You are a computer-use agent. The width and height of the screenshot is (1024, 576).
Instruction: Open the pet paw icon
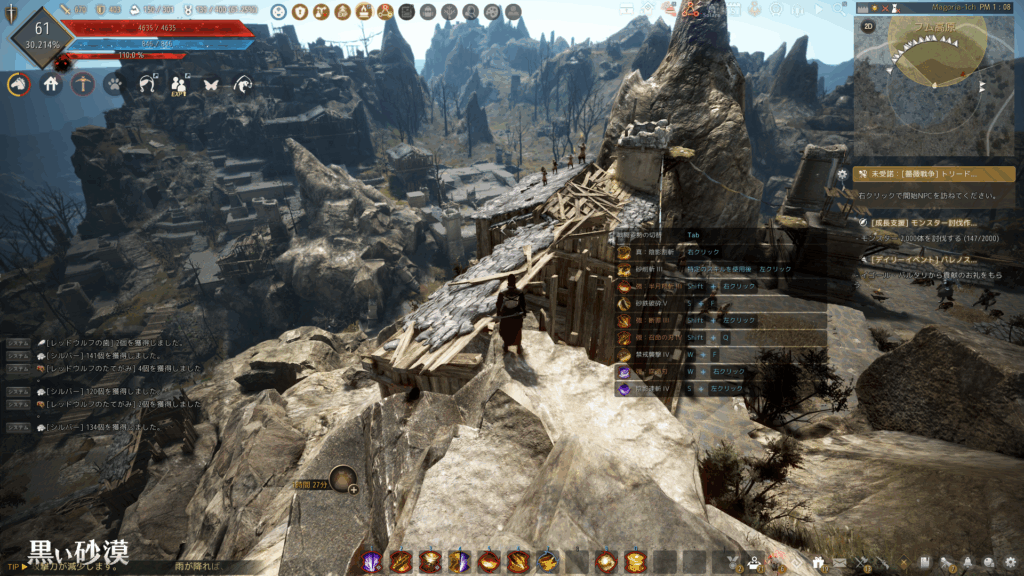[114, 85]
